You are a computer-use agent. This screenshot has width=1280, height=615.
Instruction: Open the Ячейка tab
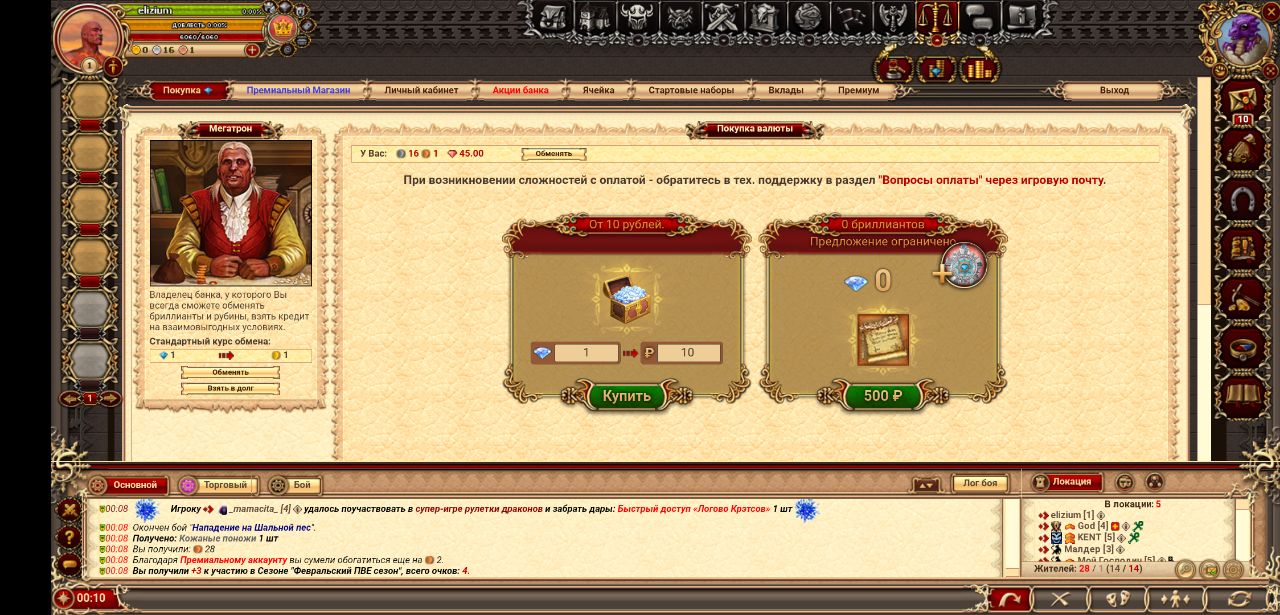[599, 90]
